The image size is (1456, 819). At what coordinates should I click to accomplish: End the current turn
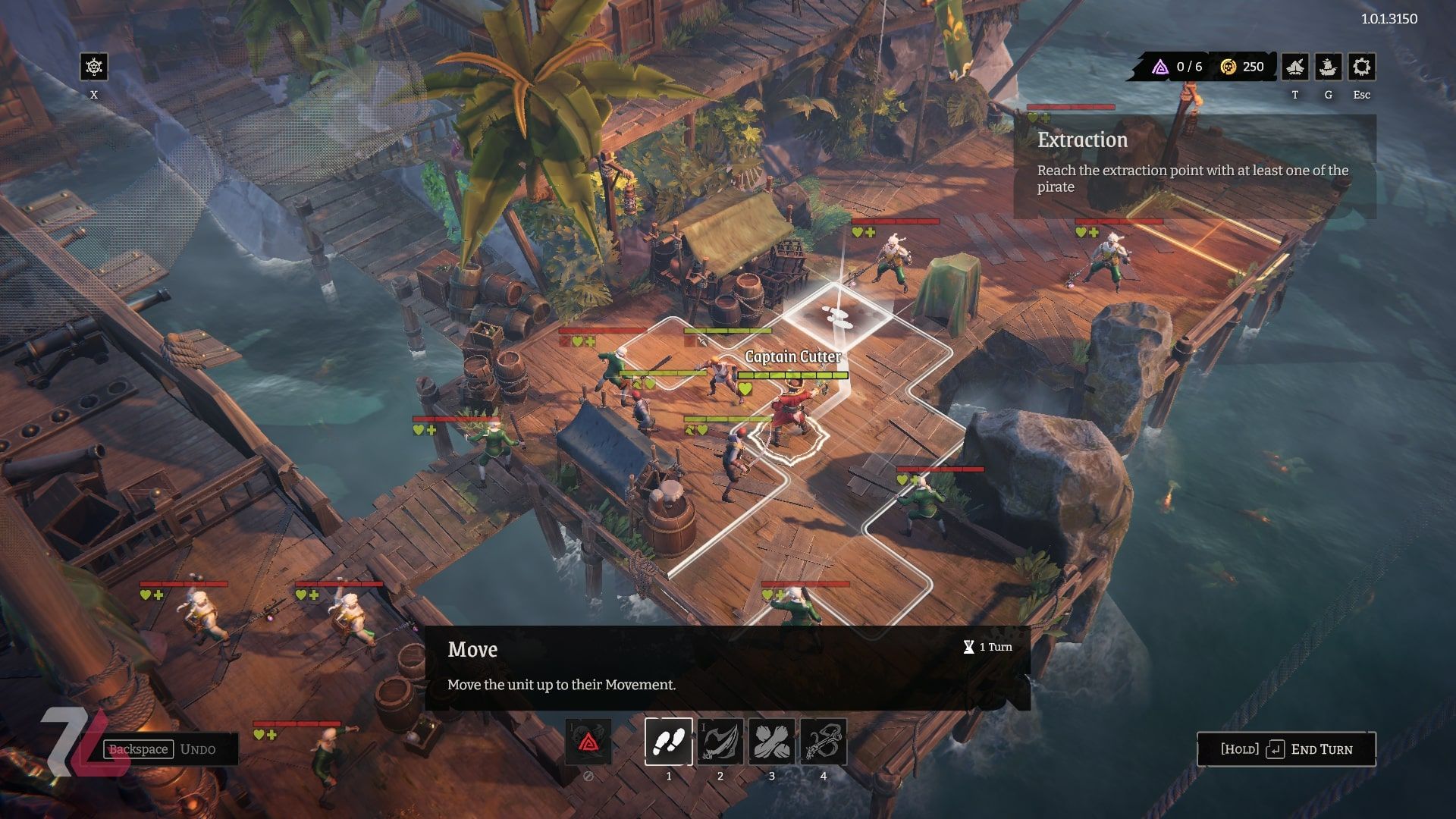click(x=1286, y=749)
